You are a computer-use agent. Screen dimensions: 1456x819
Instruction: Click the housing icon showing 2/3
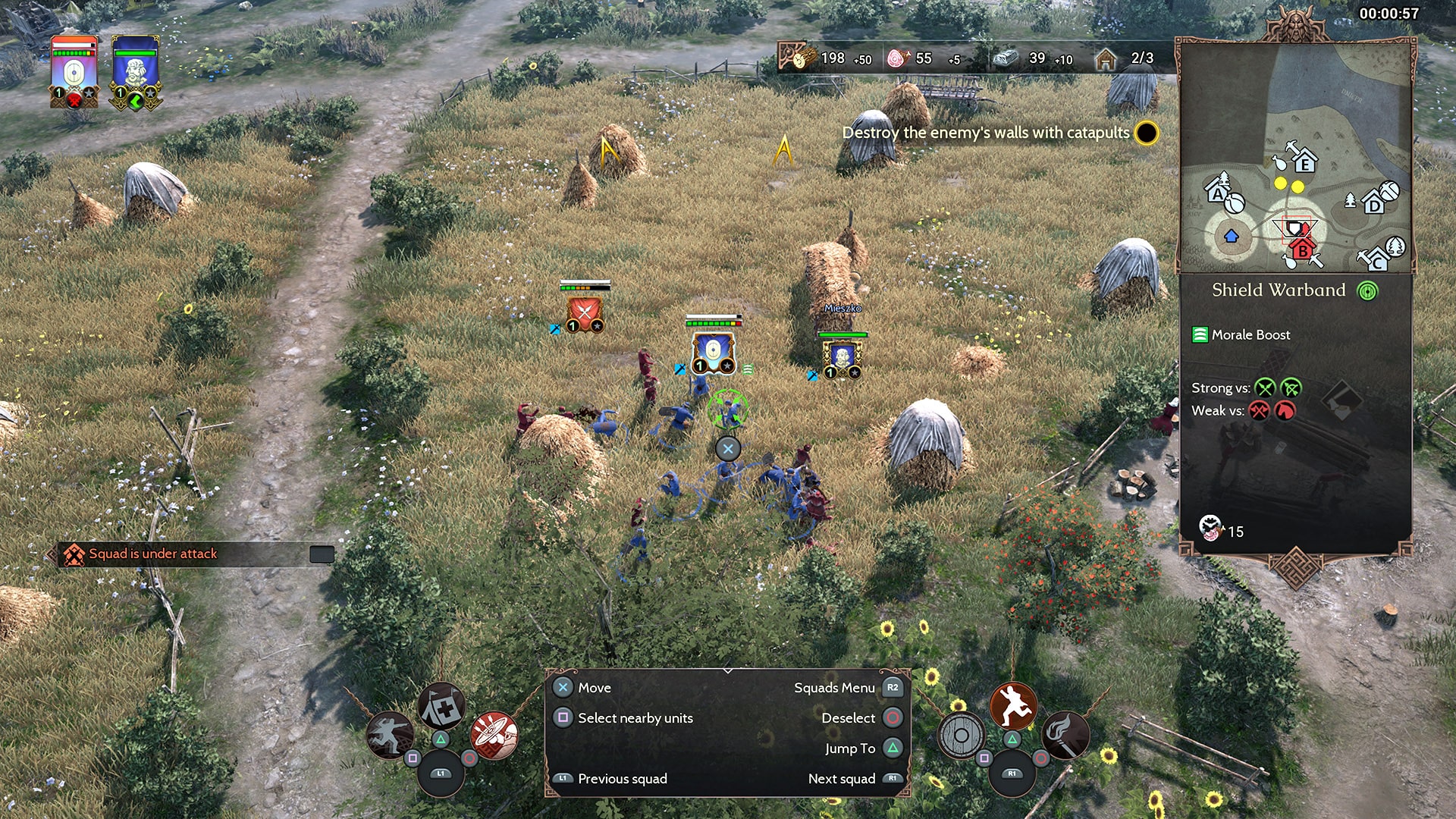pos(1107,57)
